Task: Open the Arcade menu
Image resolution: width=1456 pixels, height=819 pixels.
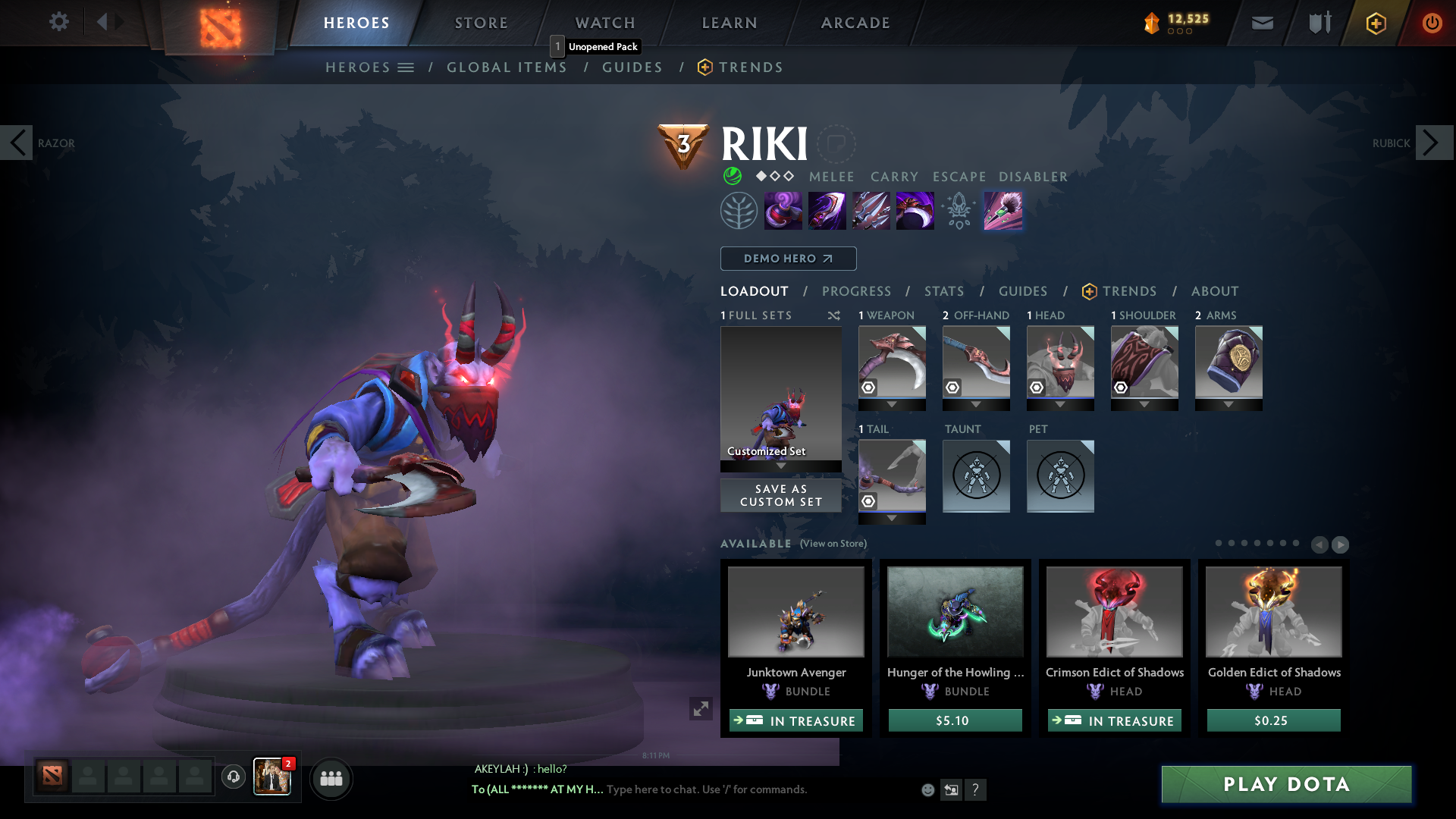Action: [x=855, y=23]
